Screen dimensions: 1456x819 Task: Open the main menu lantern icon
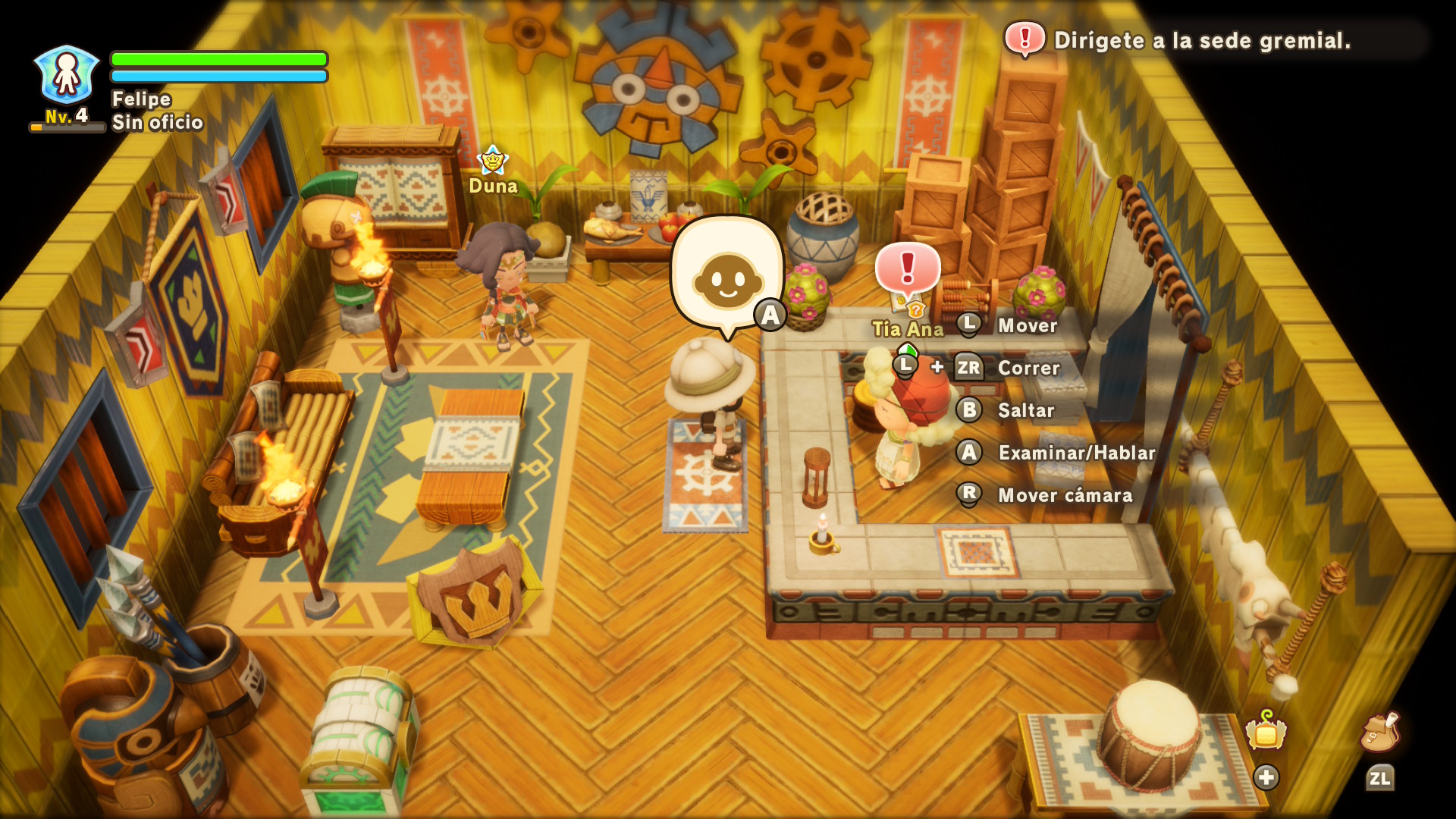click(x=1266, y=733)
